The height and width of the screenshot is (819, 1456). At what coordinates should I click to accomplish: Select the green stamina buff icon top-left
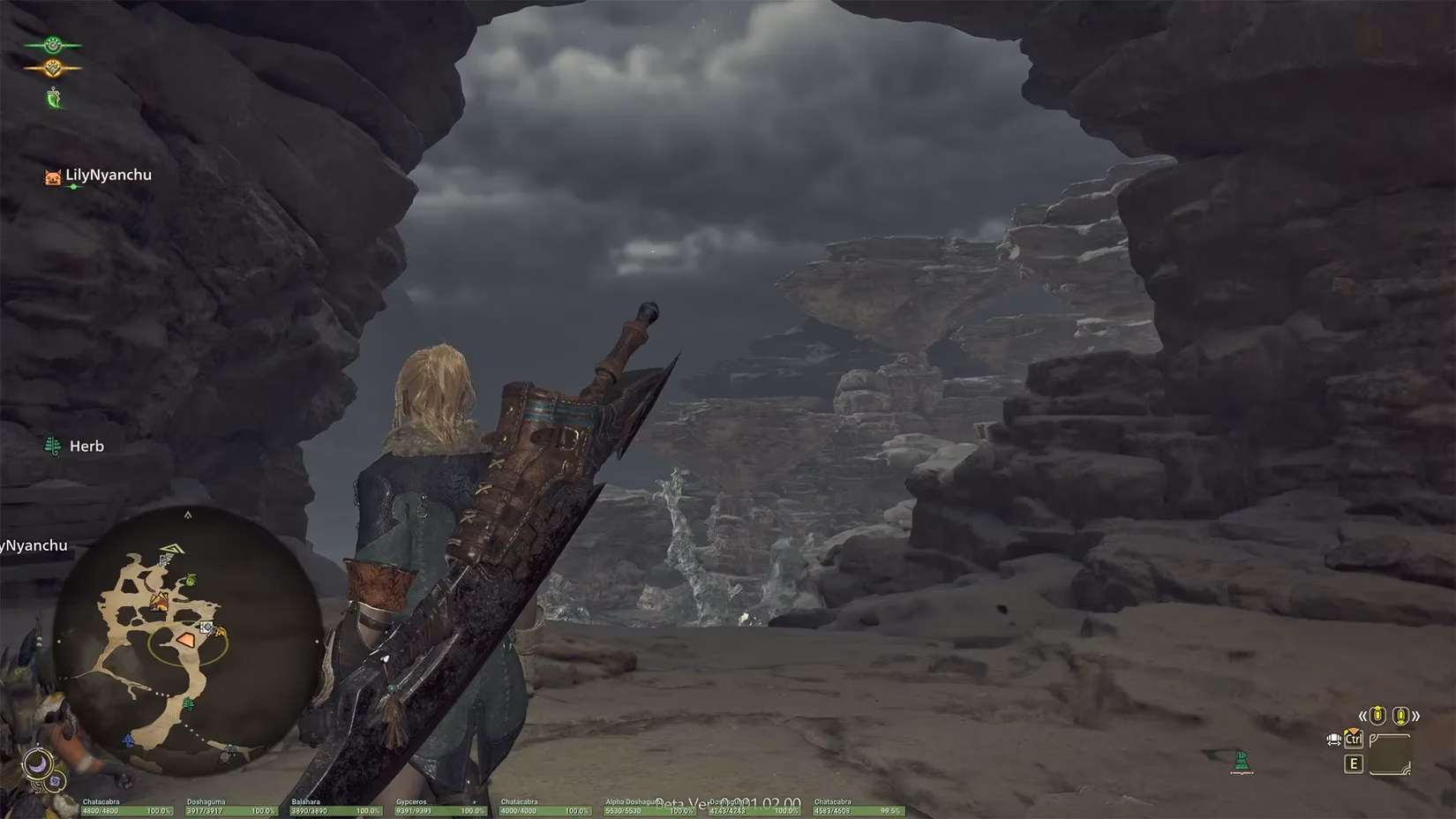point(52,45)
